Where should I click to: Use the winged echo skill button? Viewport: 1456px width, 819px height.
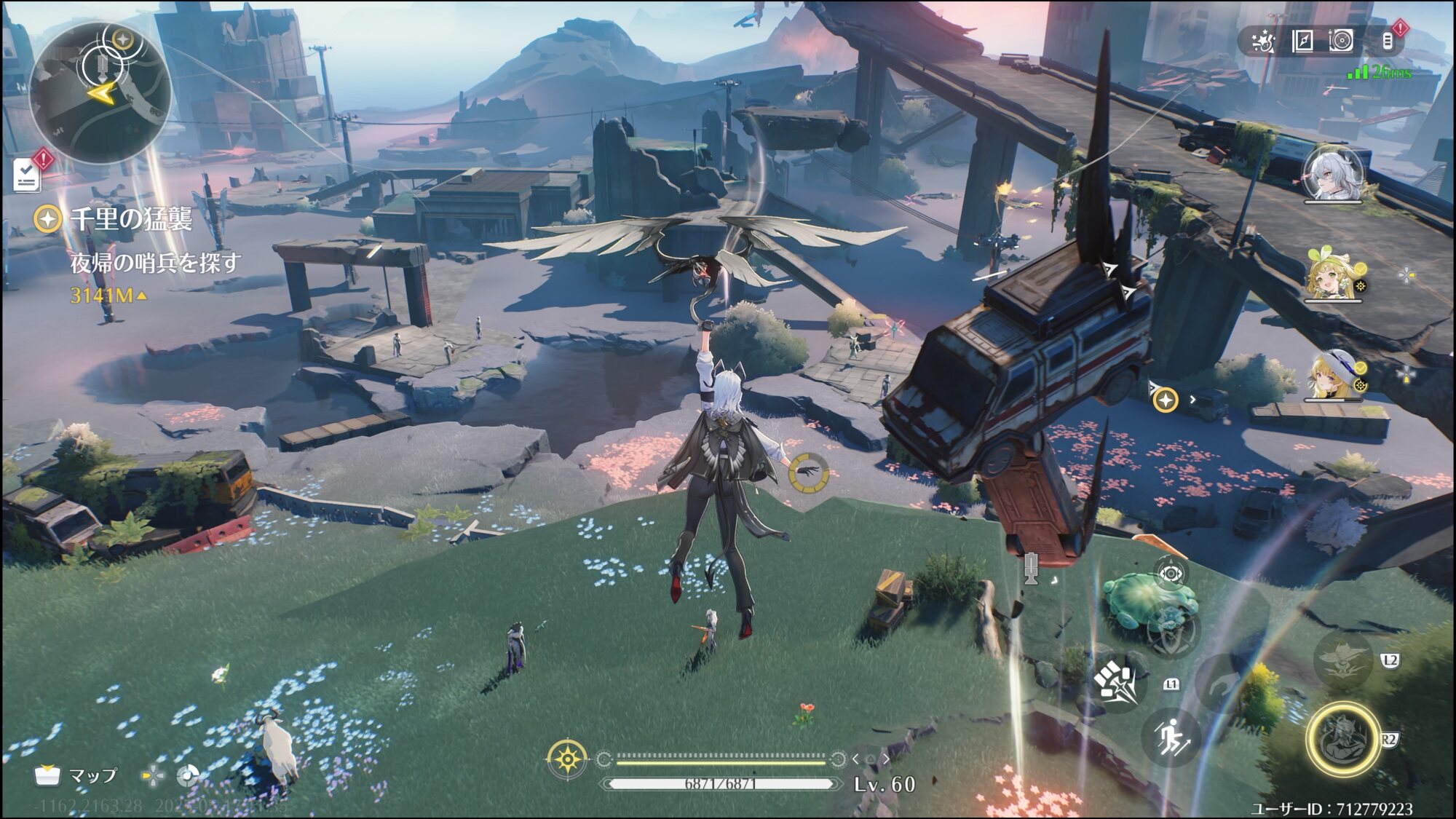coord(1343,660)
